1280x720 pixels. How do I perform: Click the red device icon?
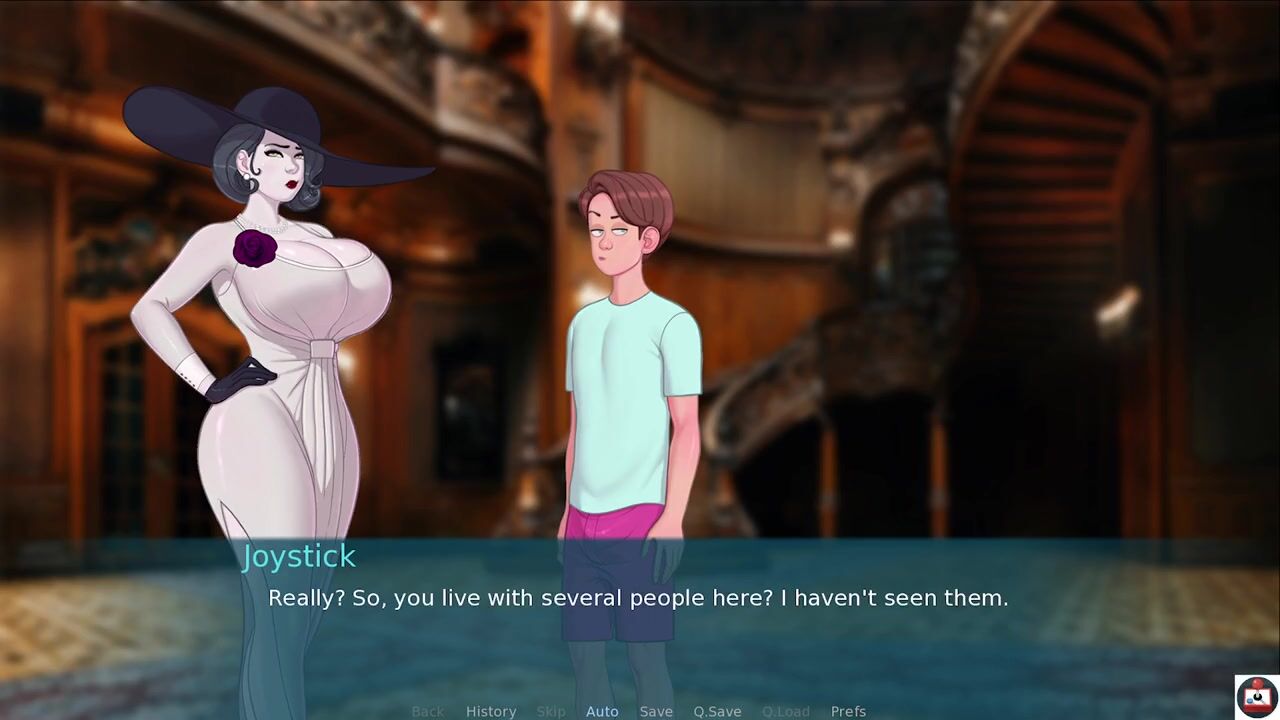pyautogui.click(x=1256, y=696)
